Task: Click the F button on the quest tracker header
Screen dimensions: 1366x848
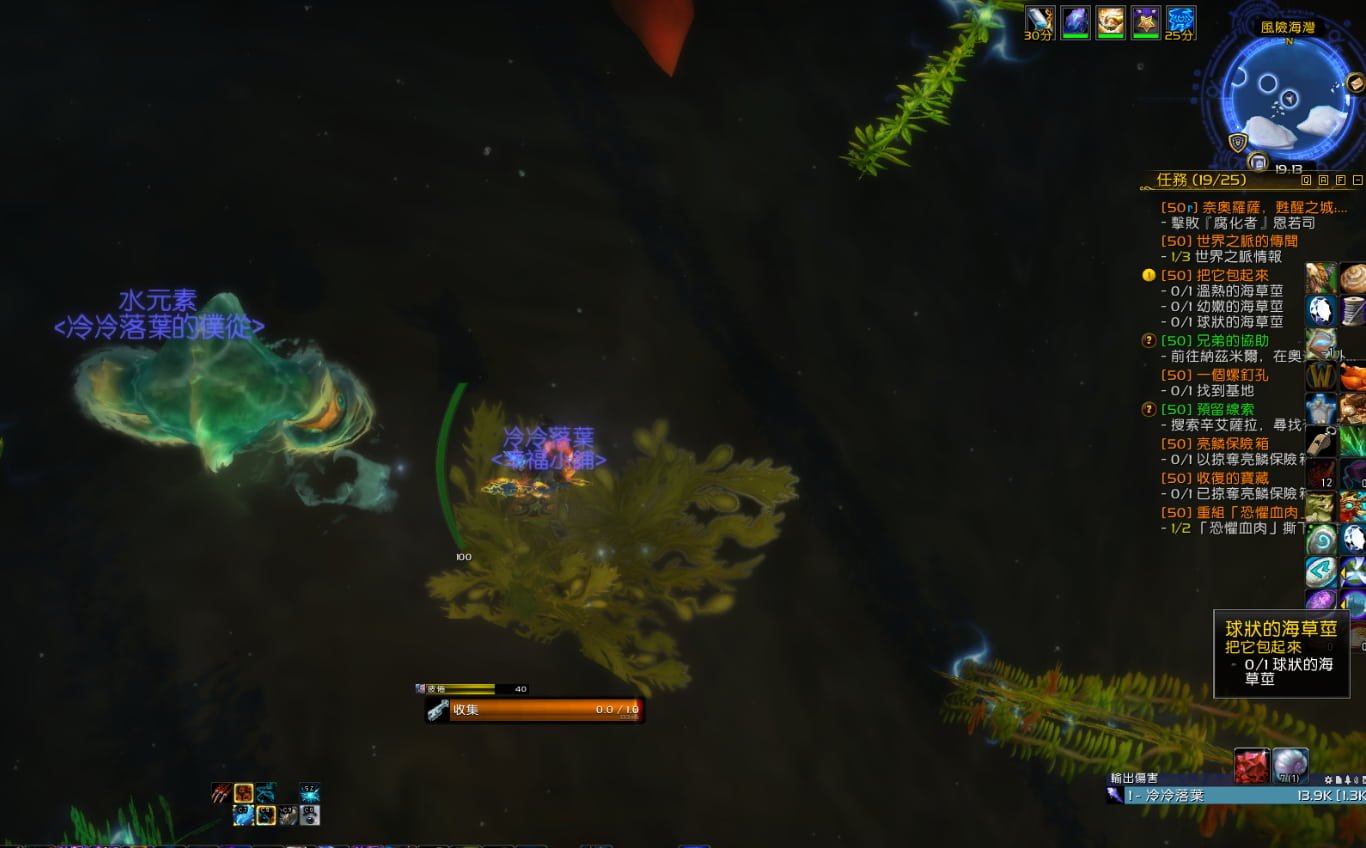Action: coord(1340,181)
